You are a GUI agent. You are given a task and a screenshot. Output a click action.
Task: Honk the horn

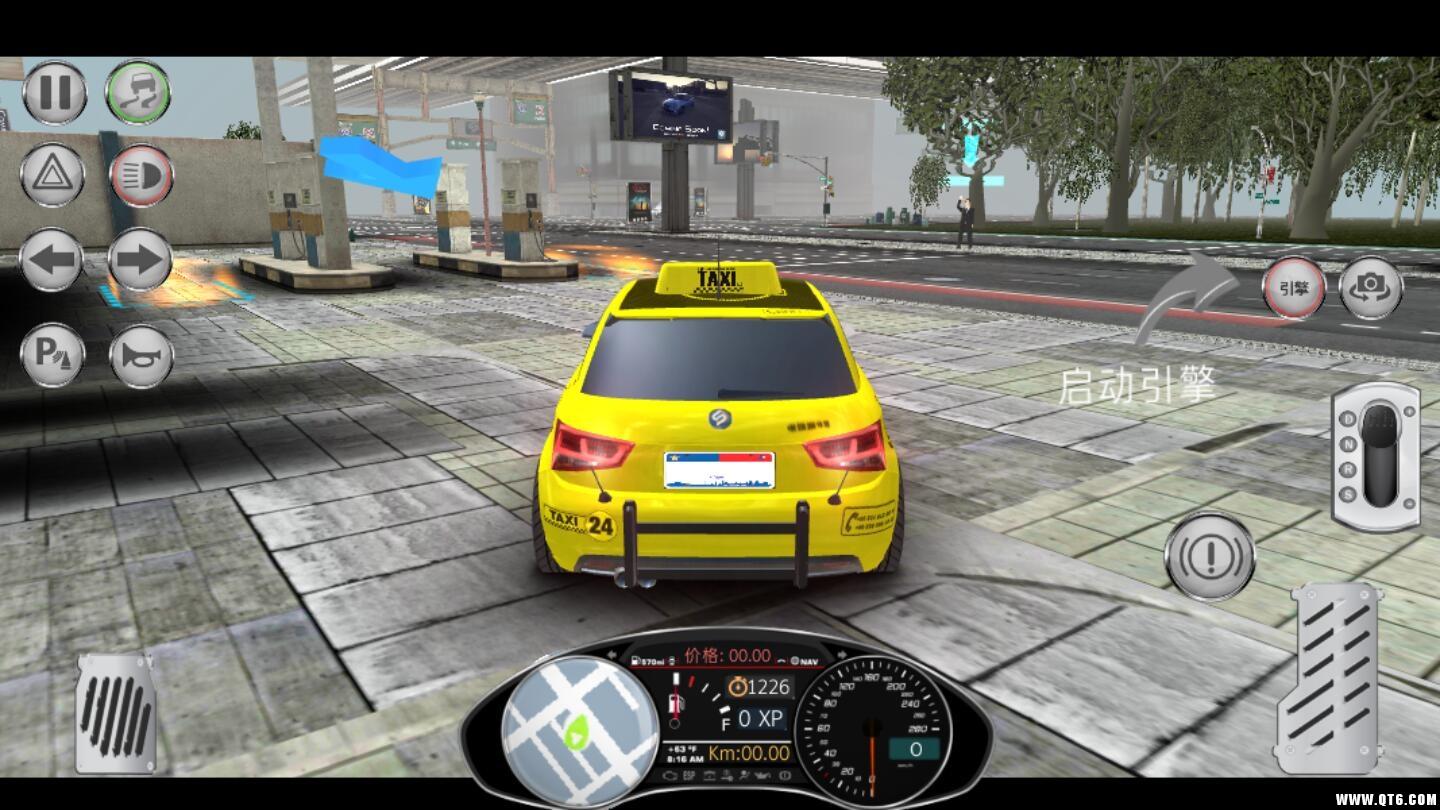click(x=141, y=355)
